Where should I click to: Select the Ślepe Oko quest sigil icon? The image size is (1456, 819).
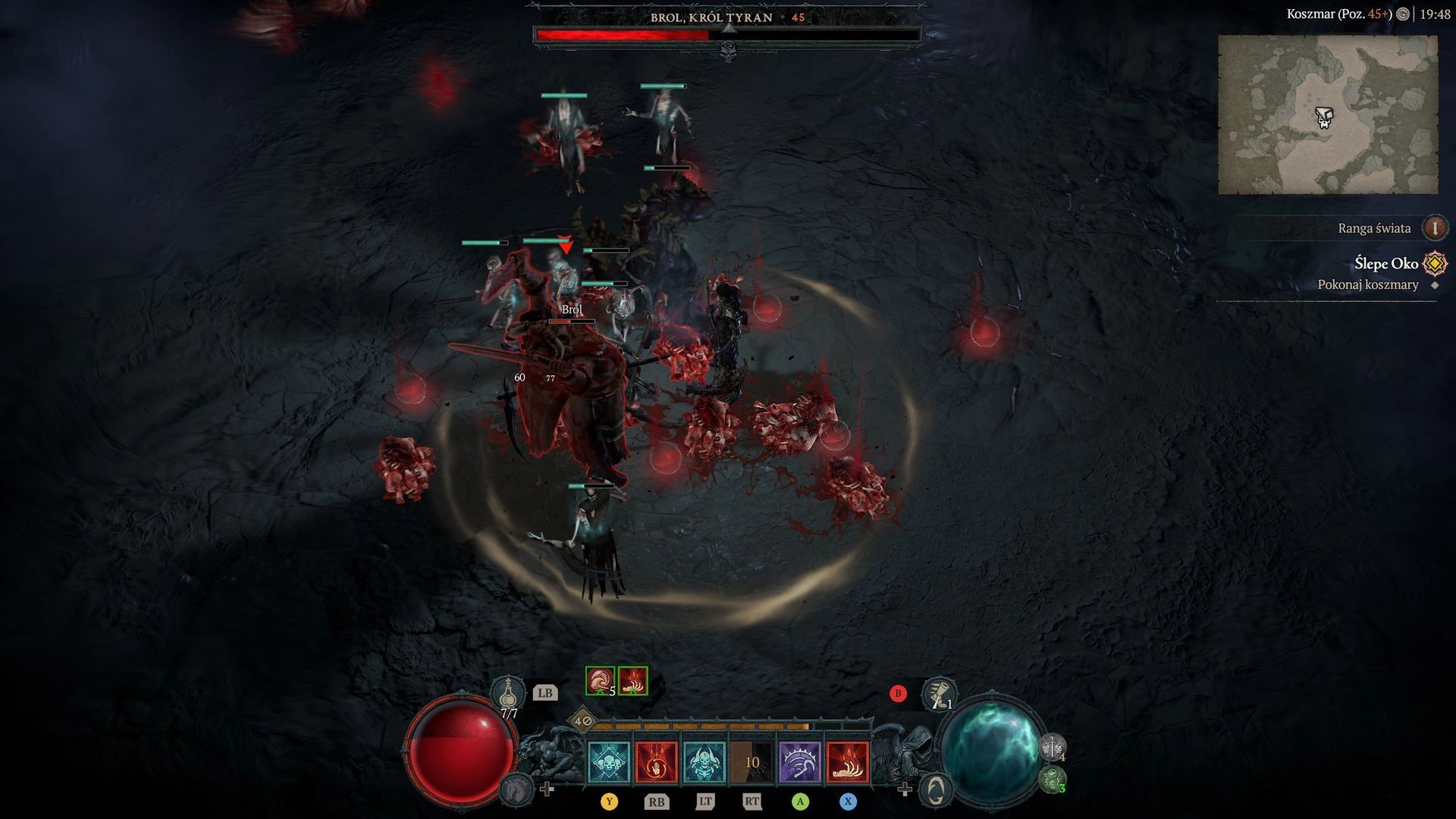1436,263
